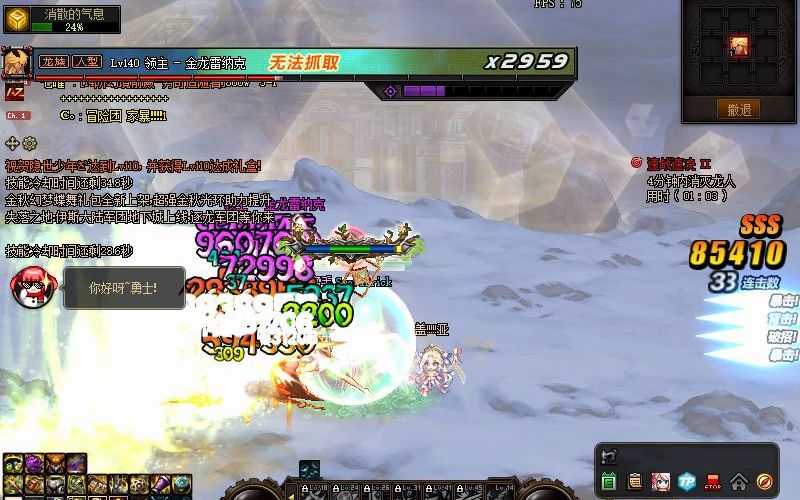Click the gold cube 消散的气息 buff icon
Screen dimensions: 800x500
coord(16,19)
